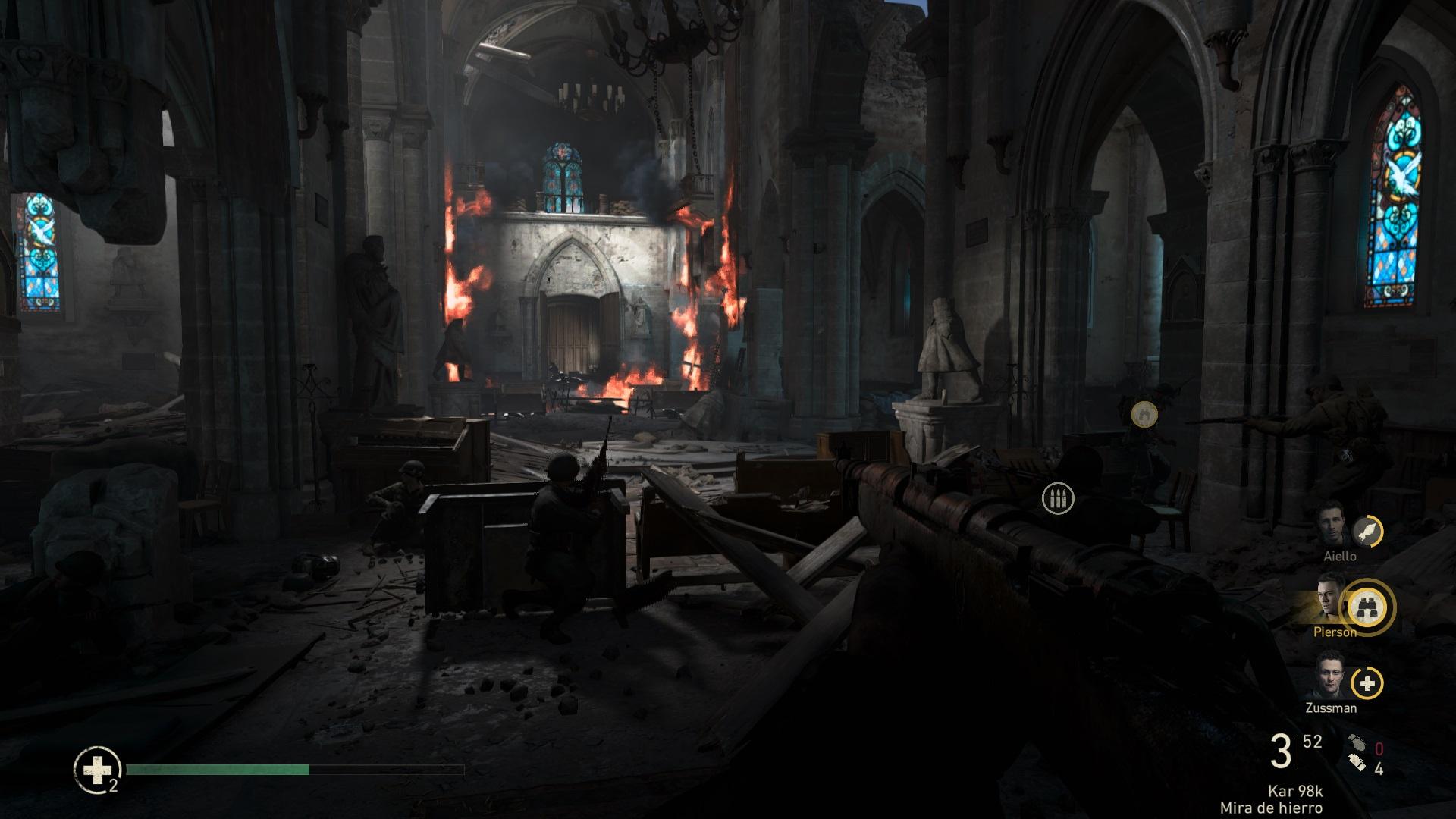Select the Zussman name label
This screenshot has height=819, width=1456.
[1331, 709]
